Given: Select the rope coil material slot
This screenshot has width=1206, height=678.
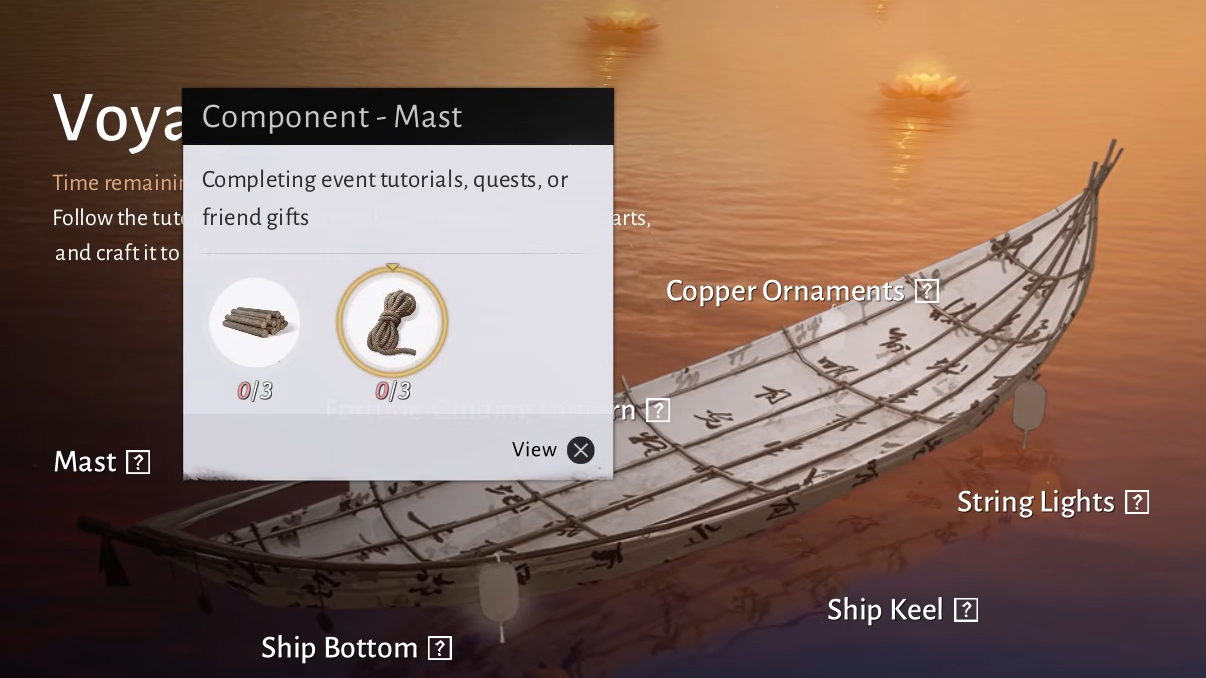Looking at the screenshot, I should [392, 322].
